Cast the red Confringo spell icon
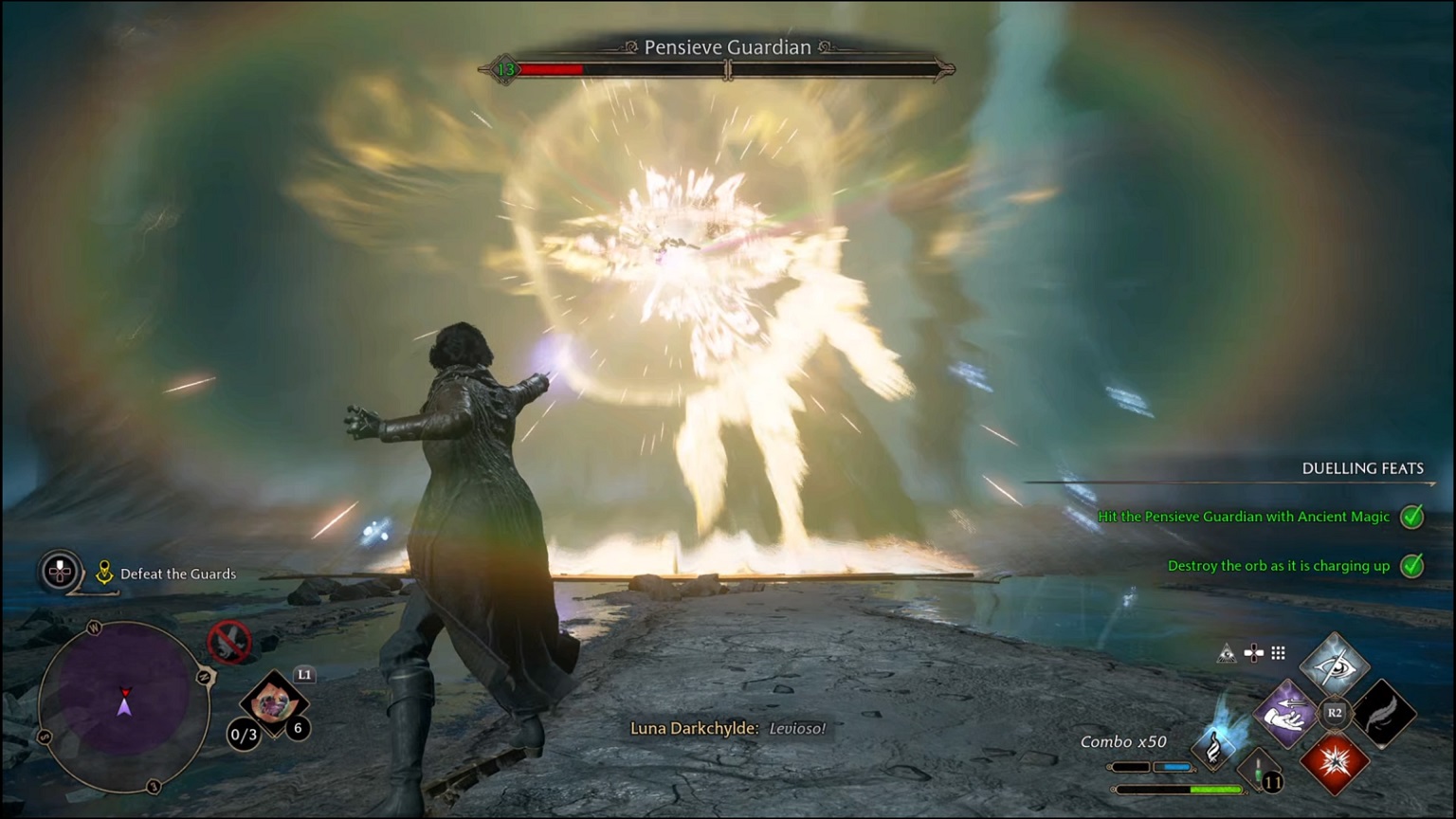The width and height of the screenshot is (1456, 819). [x=1336, y=762]
